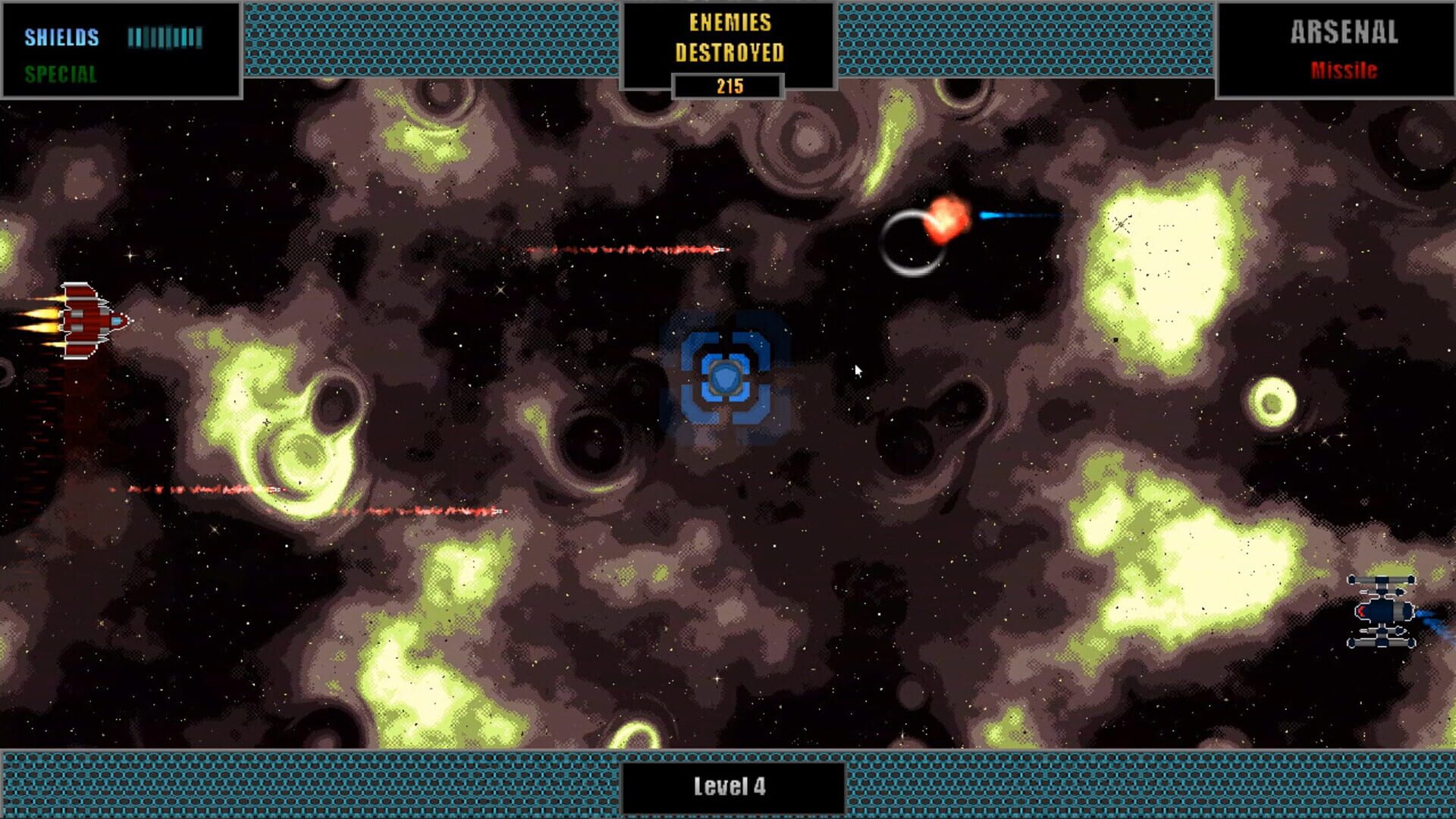This screenshot has height=819, width=1456.
Task: Select the player's red spaceship sprite
Action: click(91, 318)
